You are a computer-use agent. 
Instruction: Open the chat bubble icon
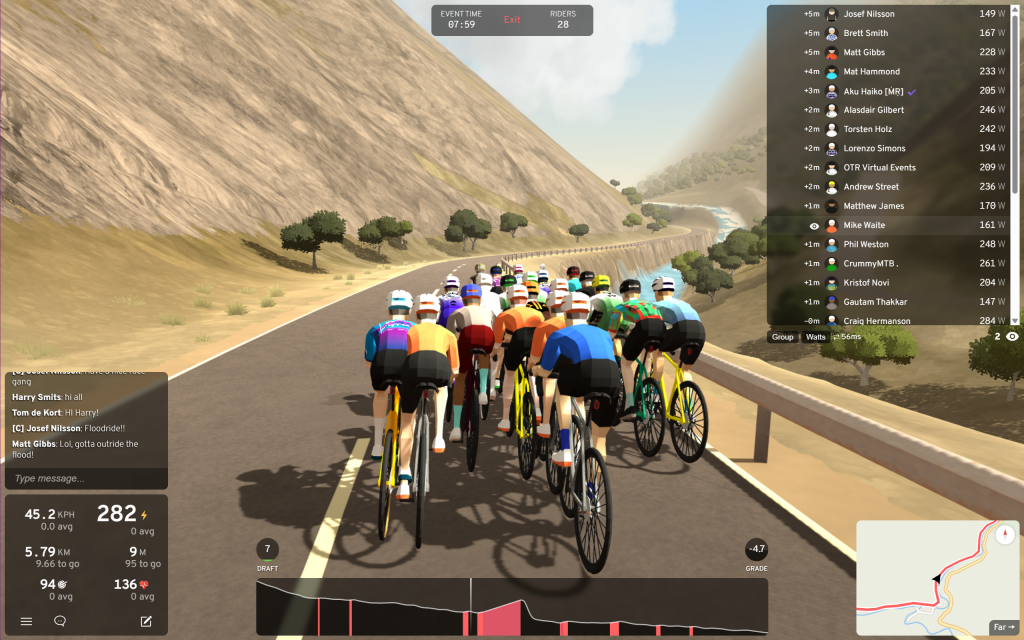60,621
